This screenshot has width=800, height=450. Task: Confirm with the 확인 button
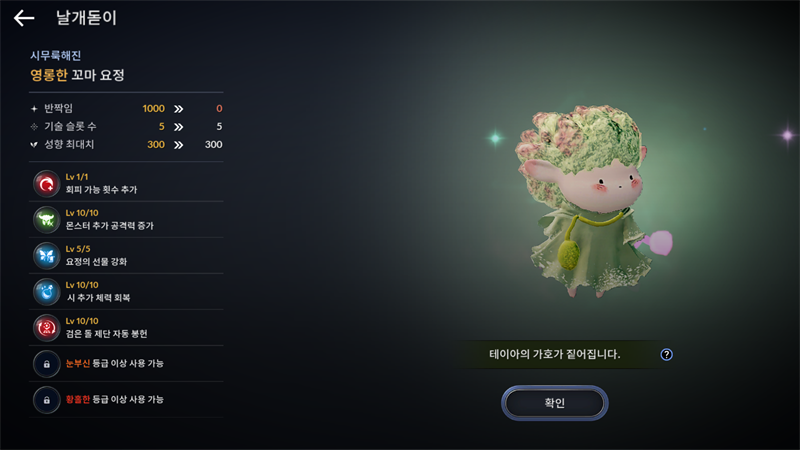click(x=554, y=403)
